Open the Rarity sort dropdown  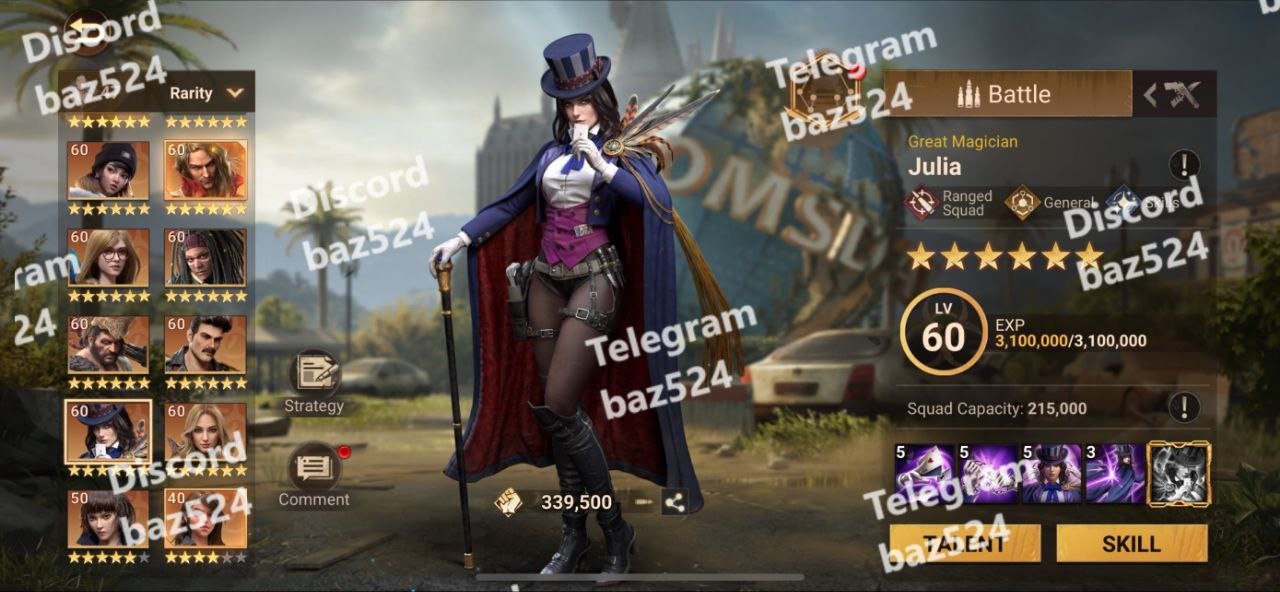[205, 93]
